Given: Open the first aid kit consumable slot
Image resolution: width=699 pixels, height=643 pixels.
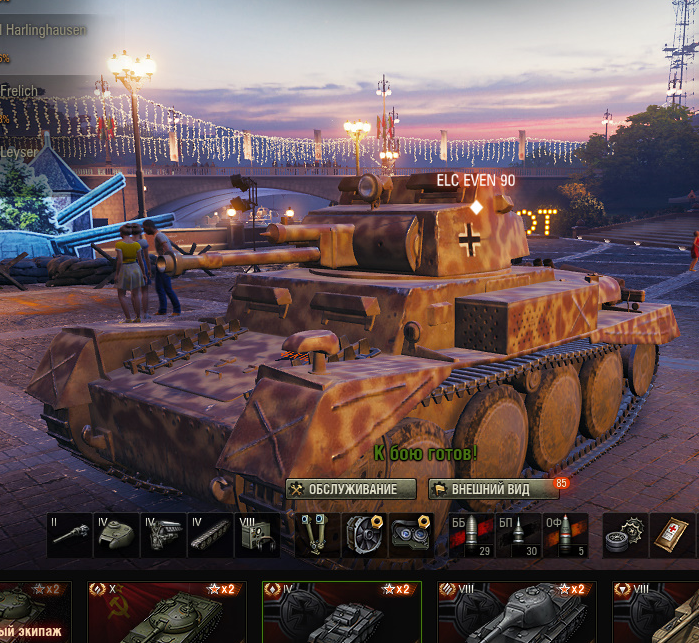Looking at the screenshot, I should [x=672, y=535].
